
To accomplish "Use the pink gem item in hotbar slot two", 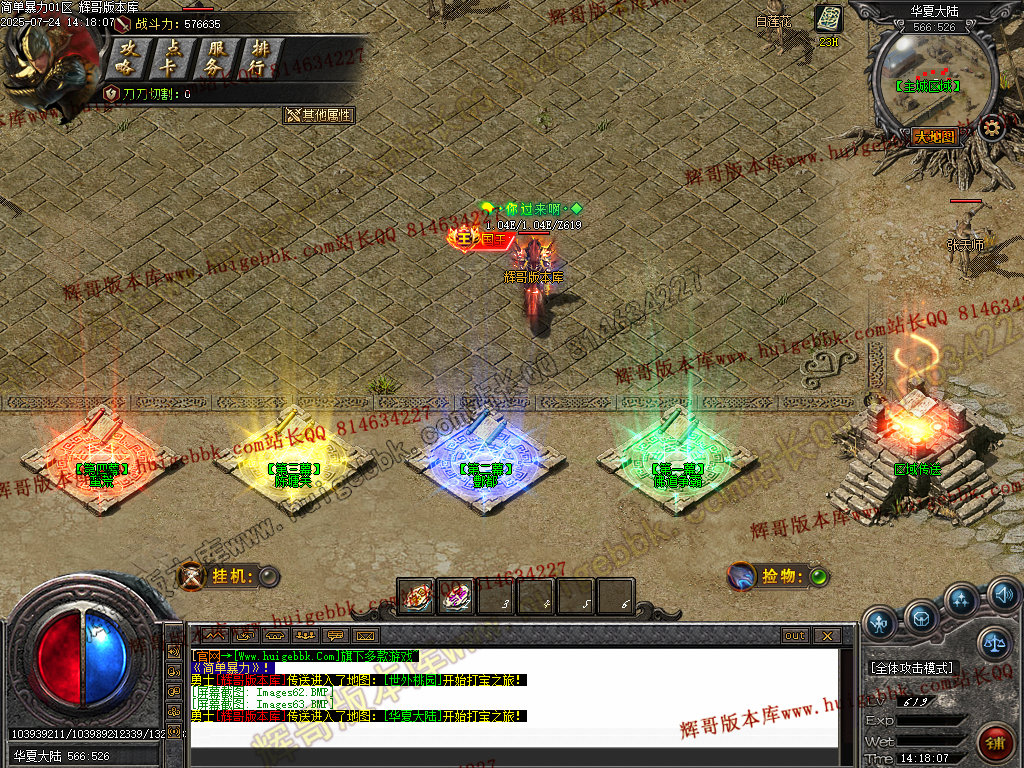I will pyautogui.click(x=456, y=597).
